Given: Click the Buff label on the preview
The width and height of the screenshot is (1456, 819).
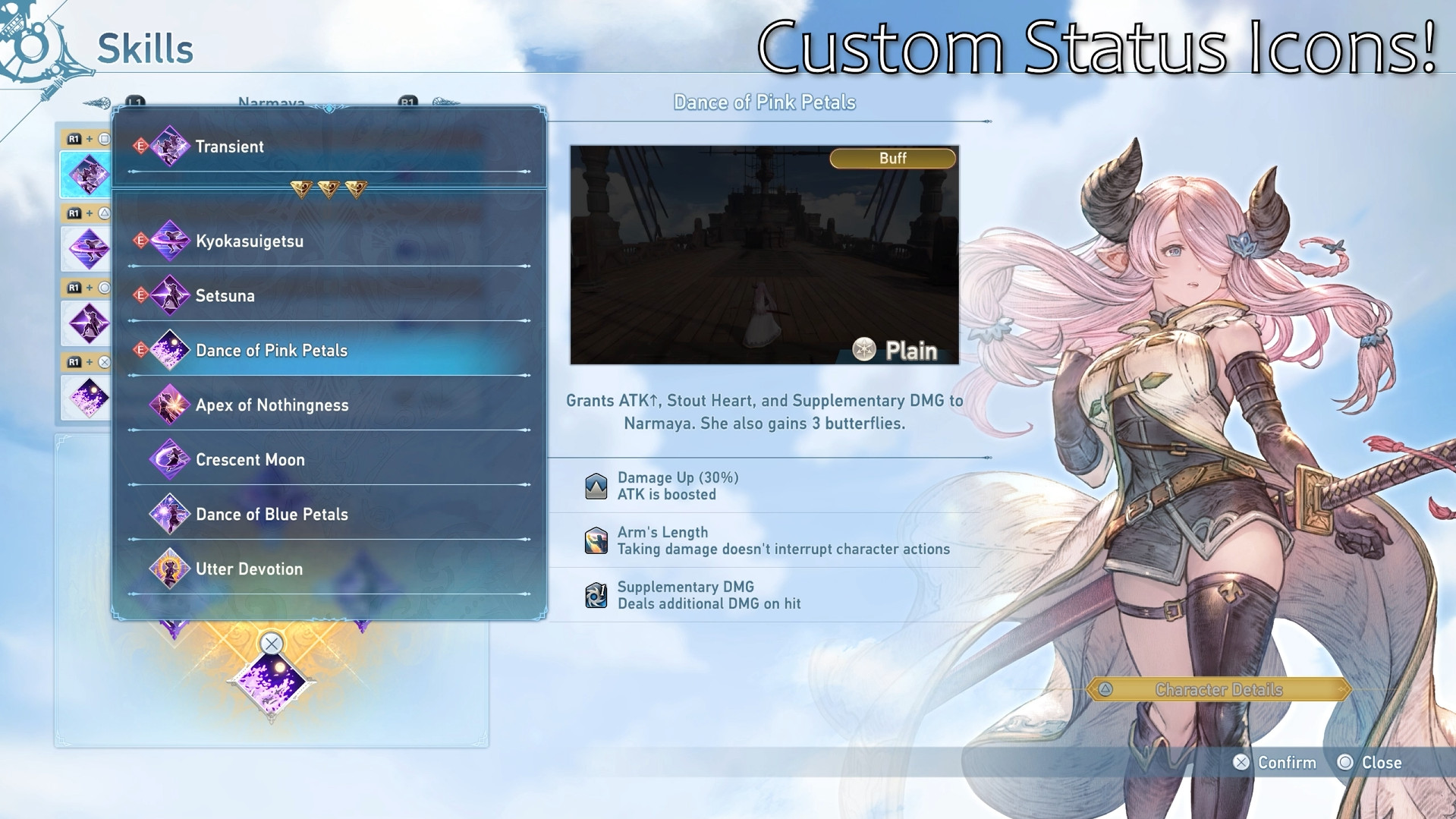Looking at the screenshot, I should click(x=892, y=158).
